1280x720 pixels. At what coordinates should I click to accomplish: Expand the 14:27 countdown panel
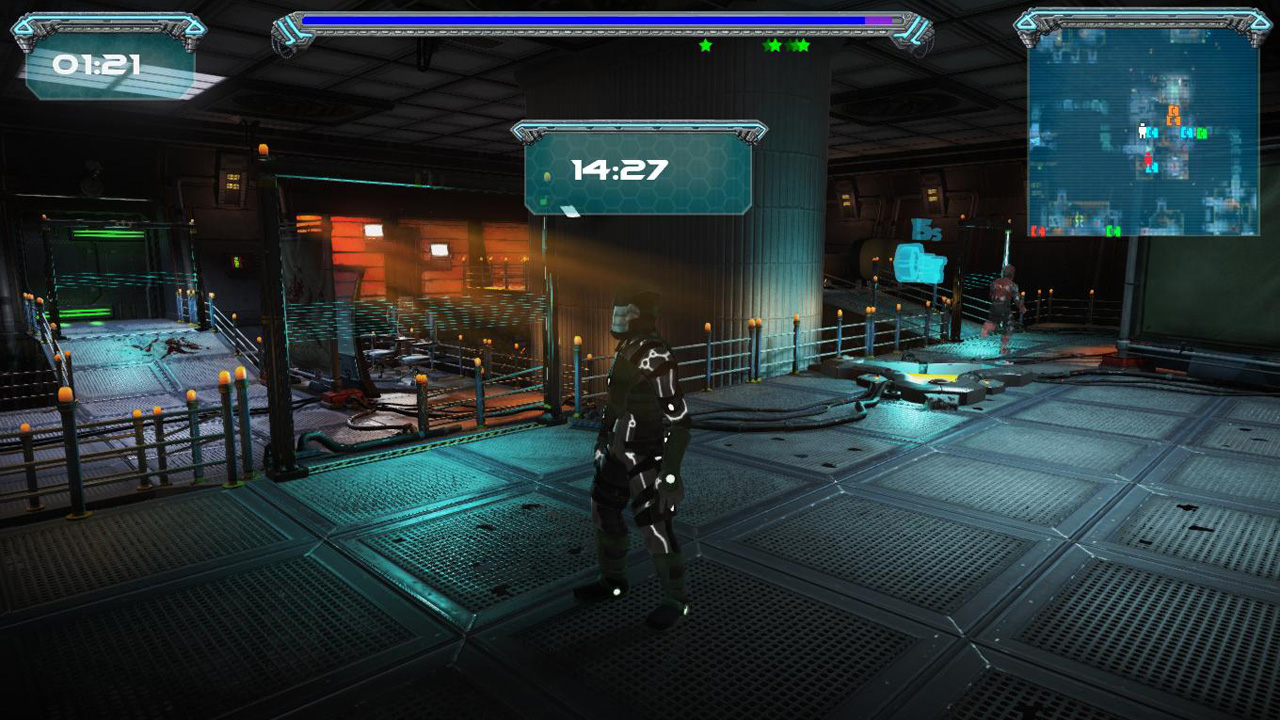[641, 168]
